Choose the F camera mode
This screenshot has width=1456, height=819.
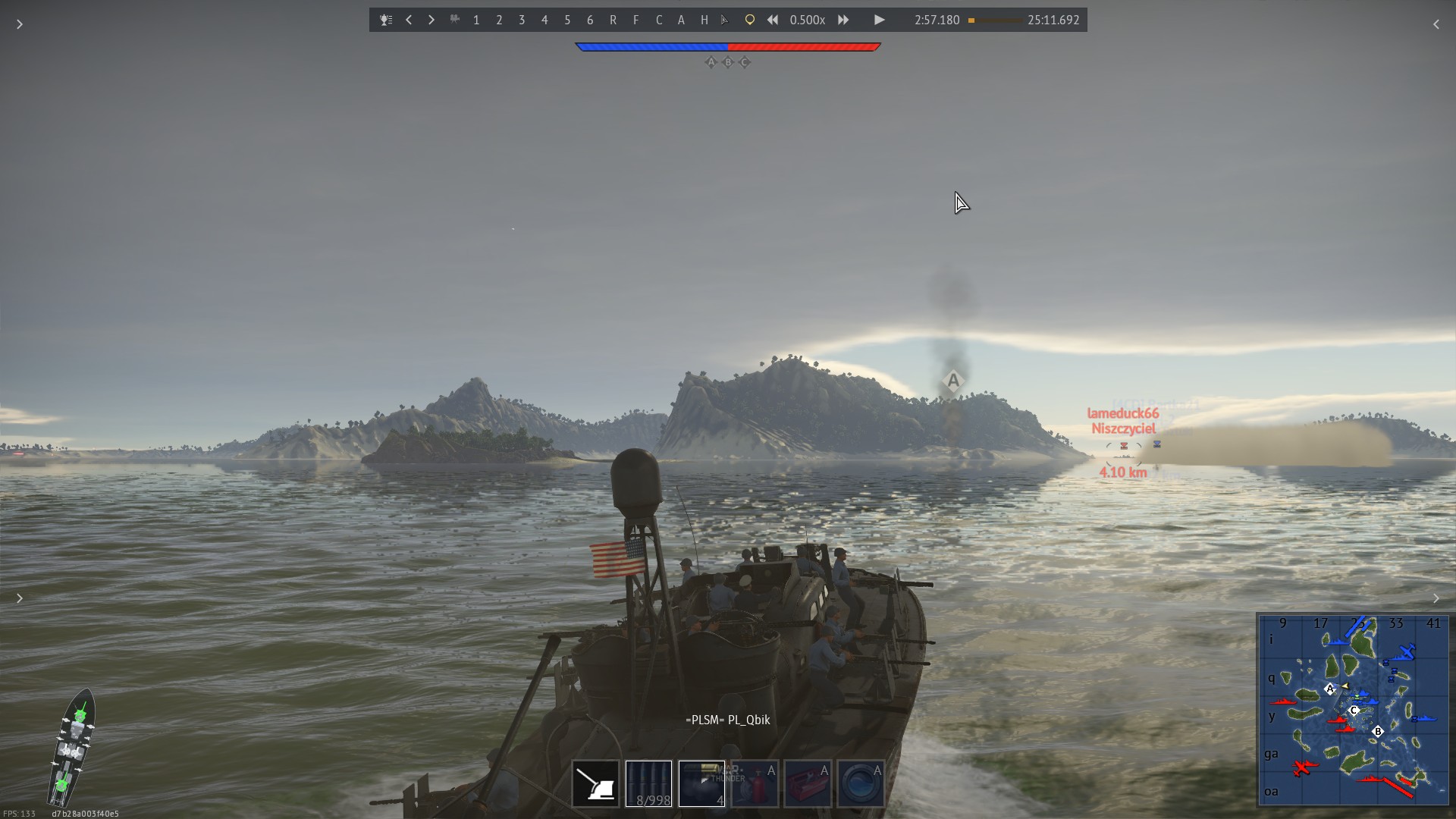(635, 20)
